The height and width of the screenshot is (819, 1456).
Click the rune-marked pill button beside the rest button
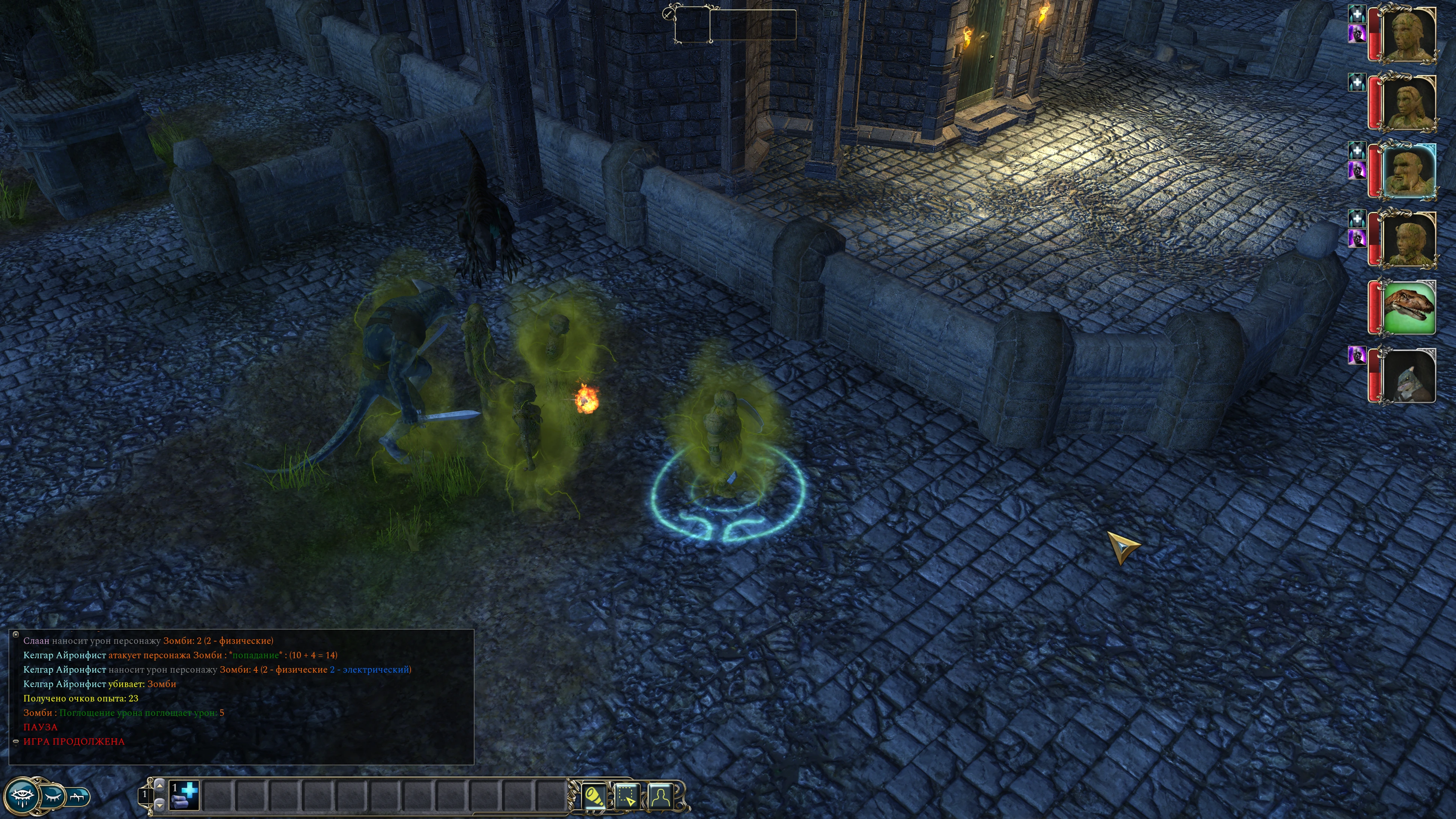point(78,797)
